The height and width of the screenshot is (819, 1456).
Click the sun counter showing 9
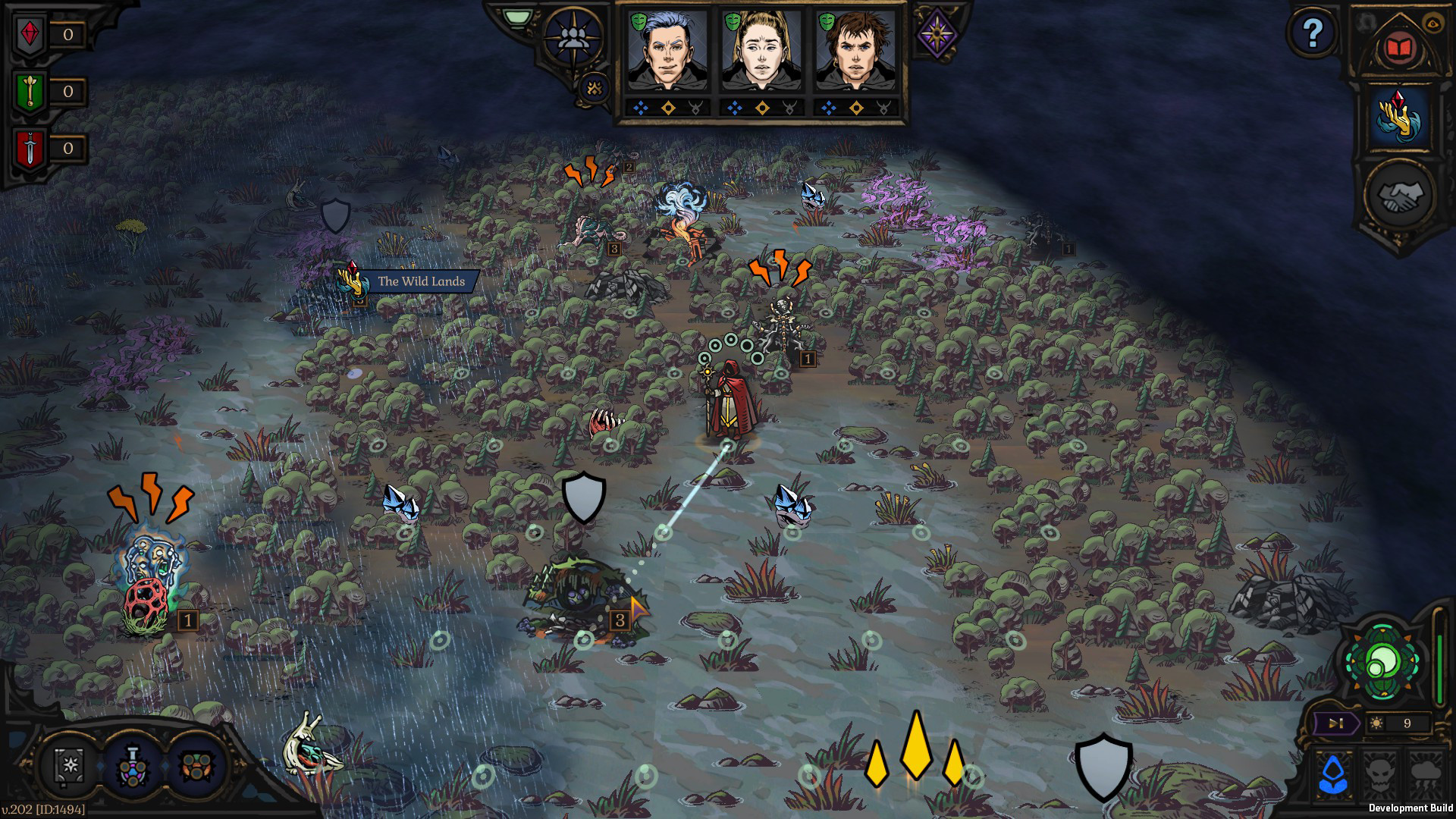1395,723
